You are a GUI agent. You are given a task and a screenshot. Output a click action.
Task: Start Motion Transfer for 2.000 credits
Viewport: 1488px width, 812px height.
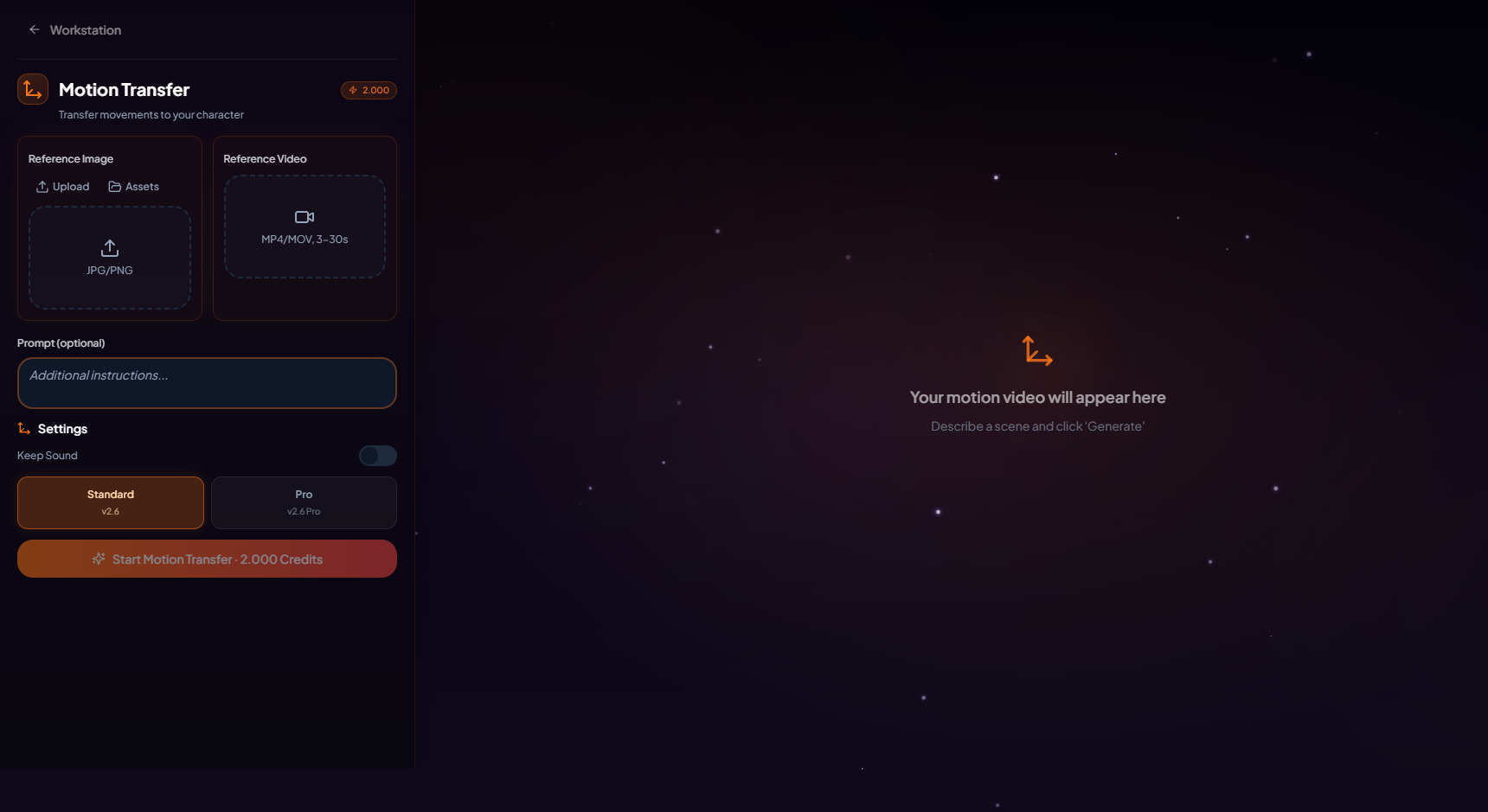click(207, 559)
